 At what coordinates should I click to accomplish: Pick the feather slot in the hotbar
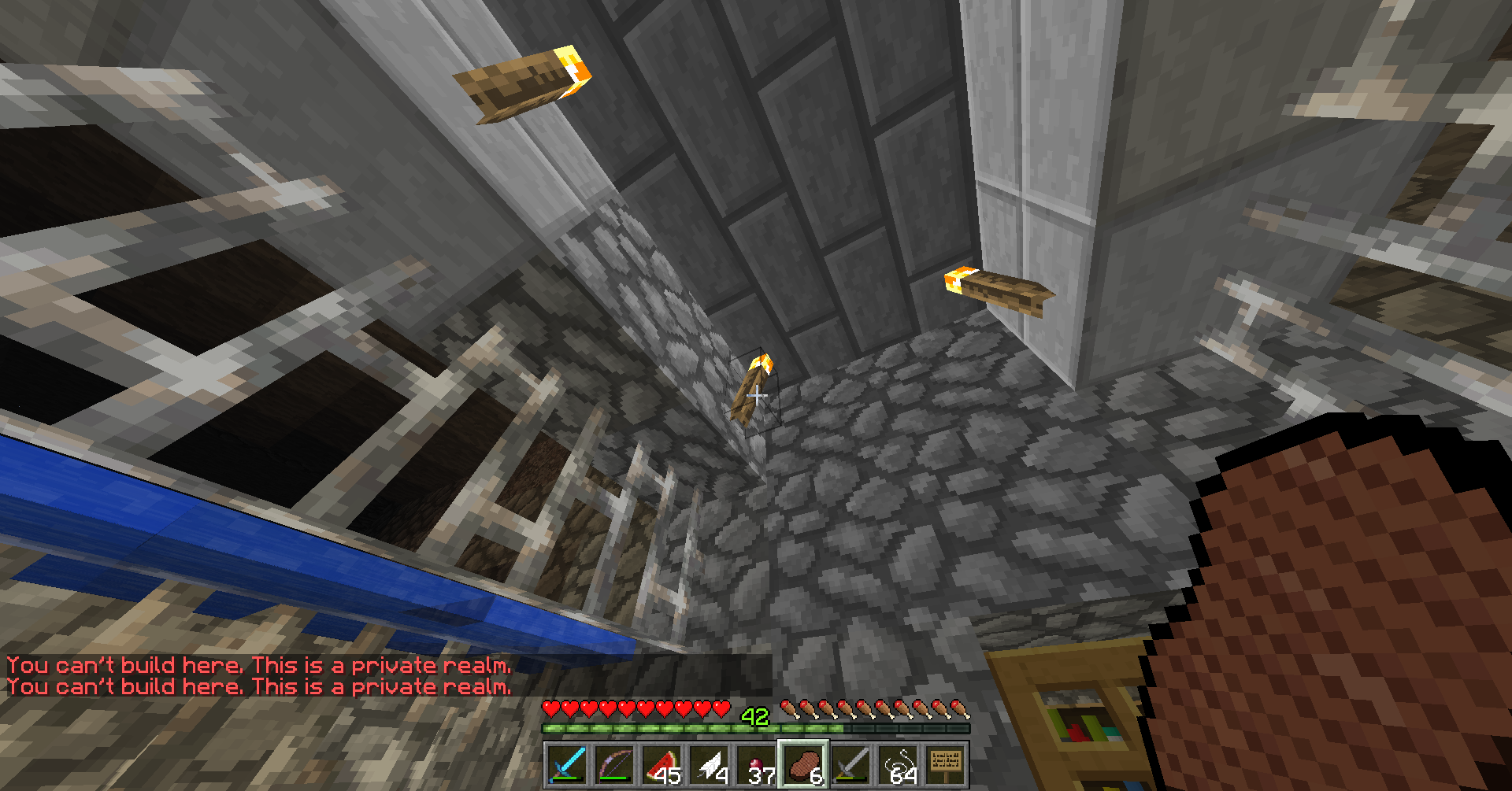(709, 765)
